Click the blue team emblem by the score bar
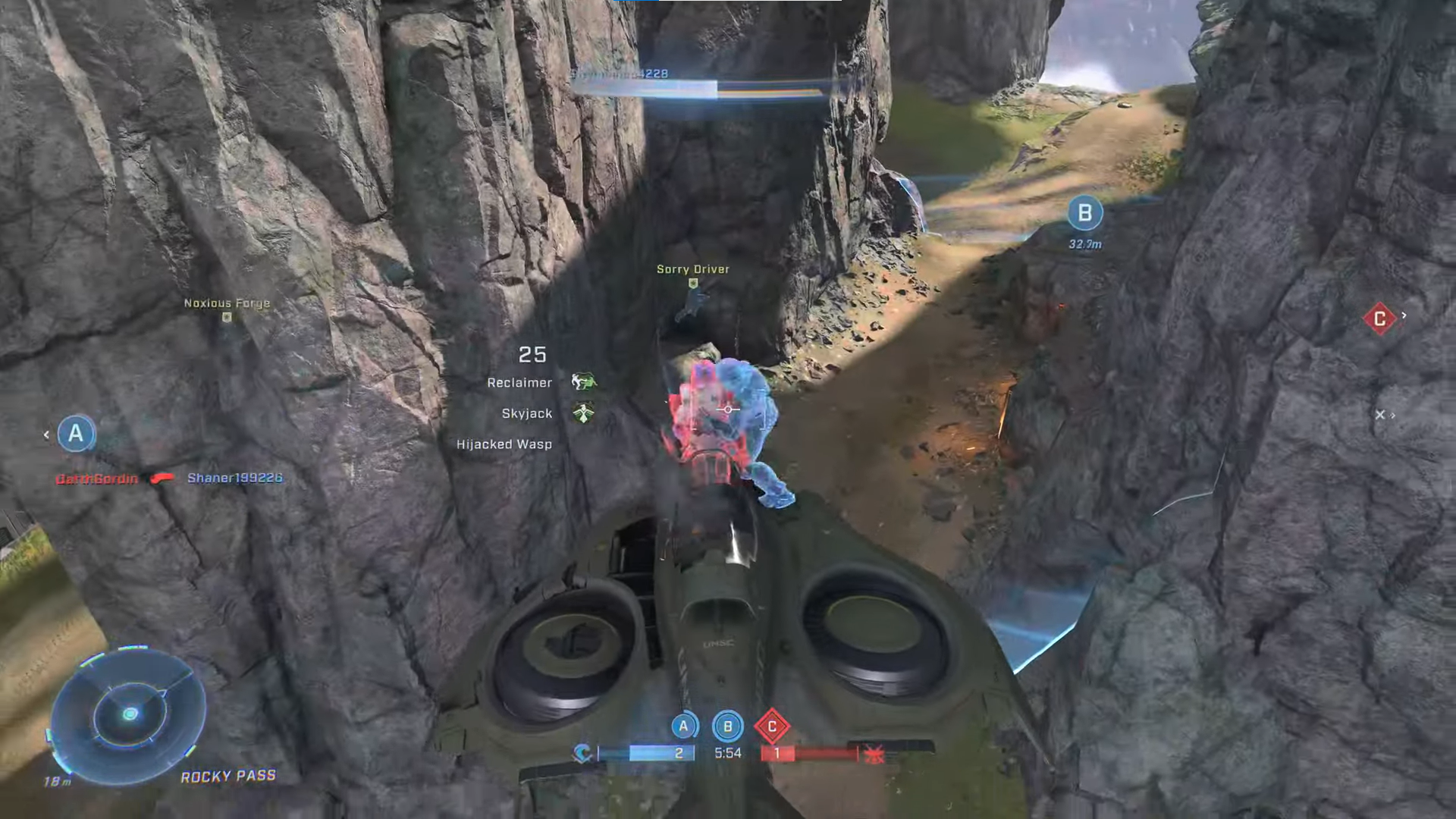 tap(582, 753)
